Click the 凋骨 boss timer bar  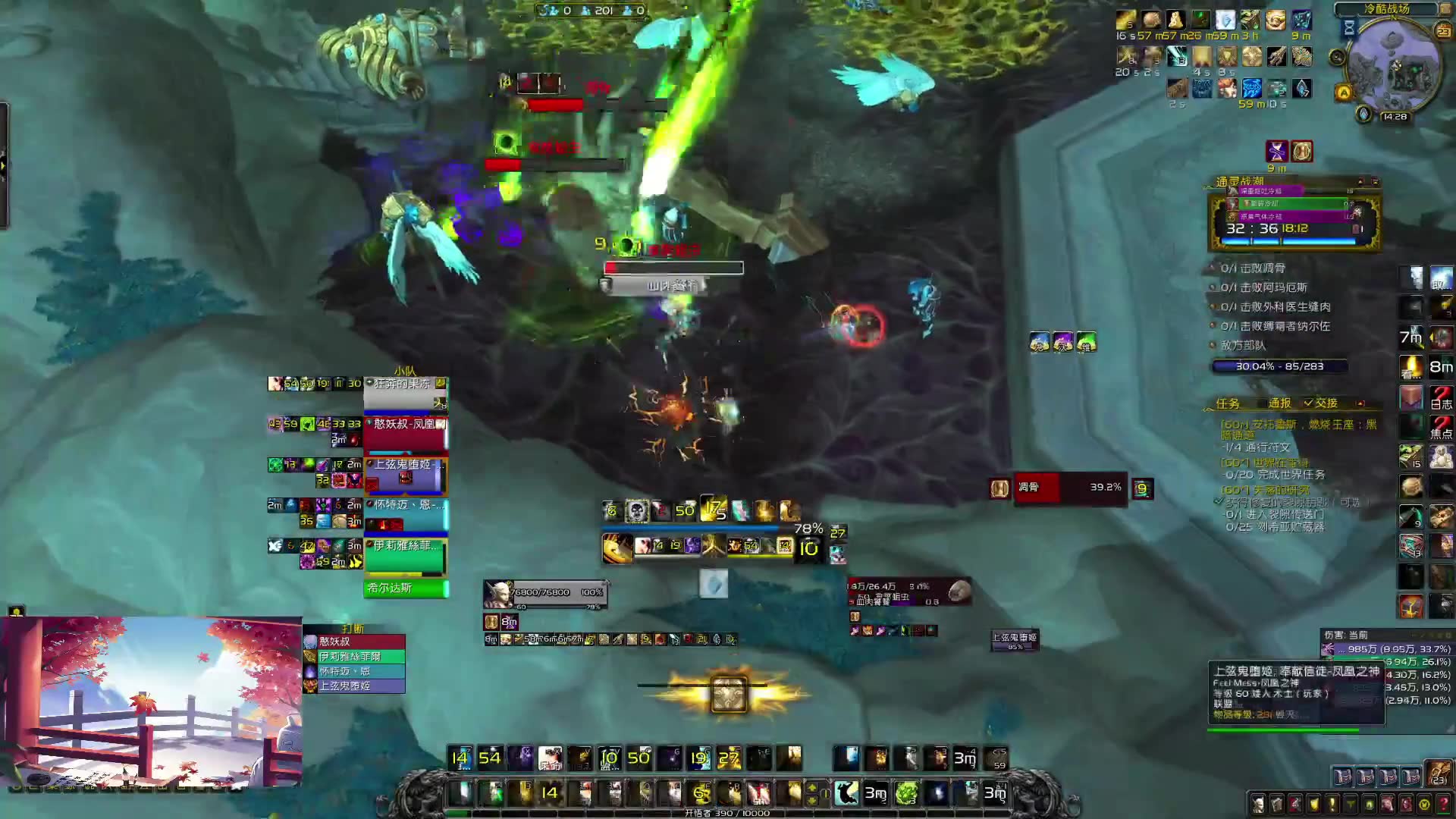pos(1071,488)
